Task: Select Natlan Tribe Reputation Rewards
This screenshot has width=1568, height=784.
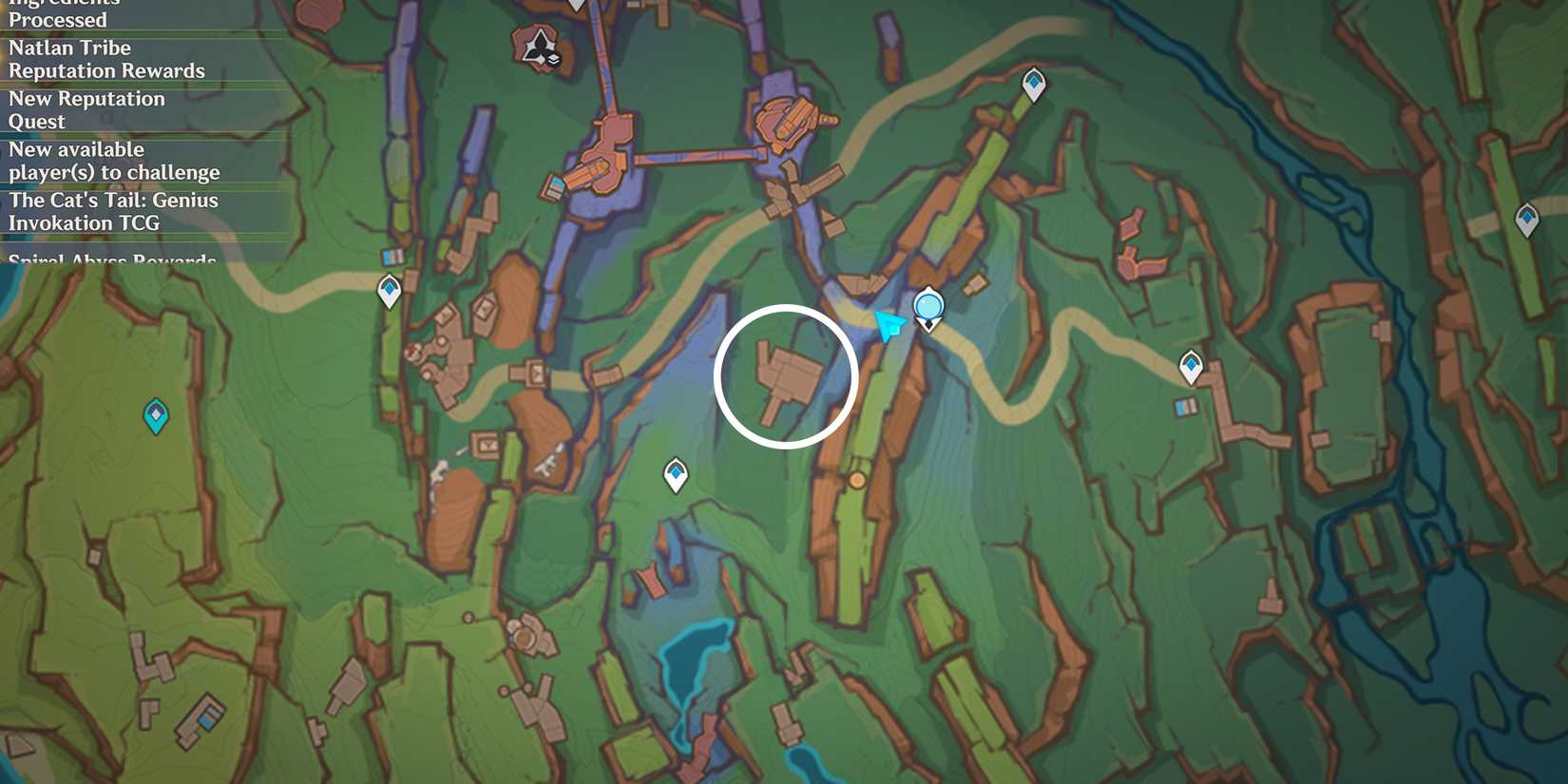Action: click(105, 59)
